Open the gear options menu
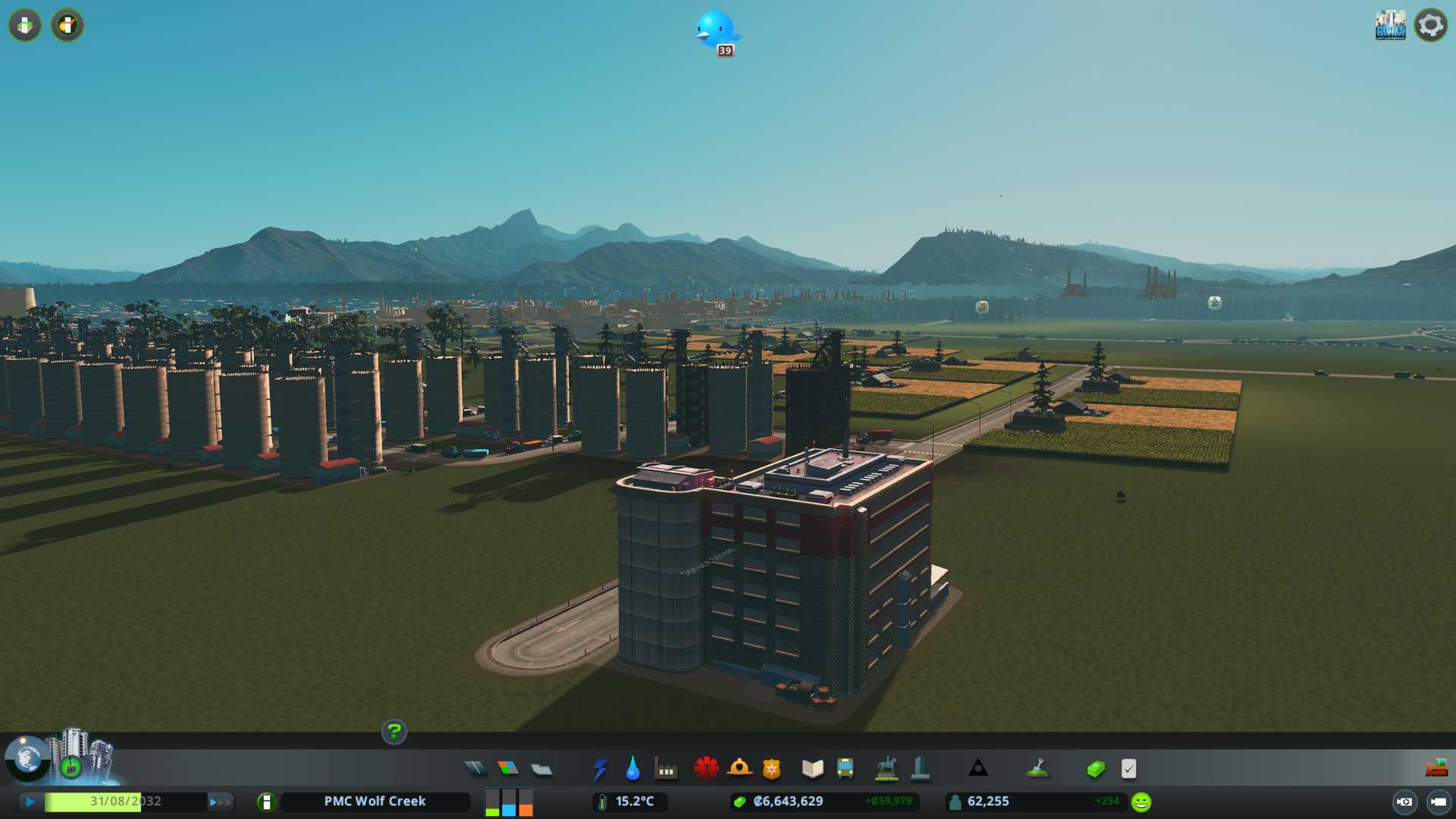Image resolution: width=1456 pixels, height=819 pixels. pyautogui.click(x=1430, y=25)
